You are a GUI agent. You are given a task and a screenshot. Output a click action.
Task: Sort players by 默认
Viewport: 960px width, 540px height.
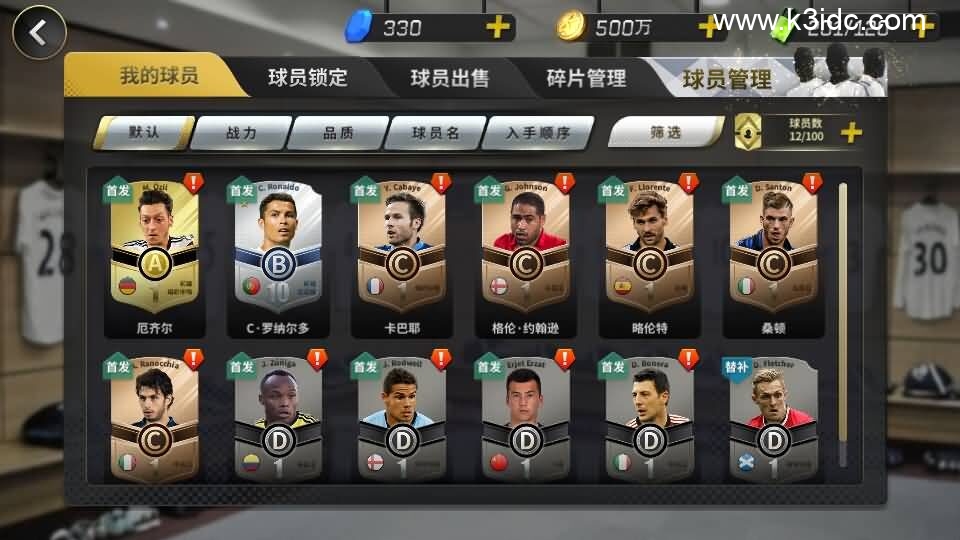point(143,132)
